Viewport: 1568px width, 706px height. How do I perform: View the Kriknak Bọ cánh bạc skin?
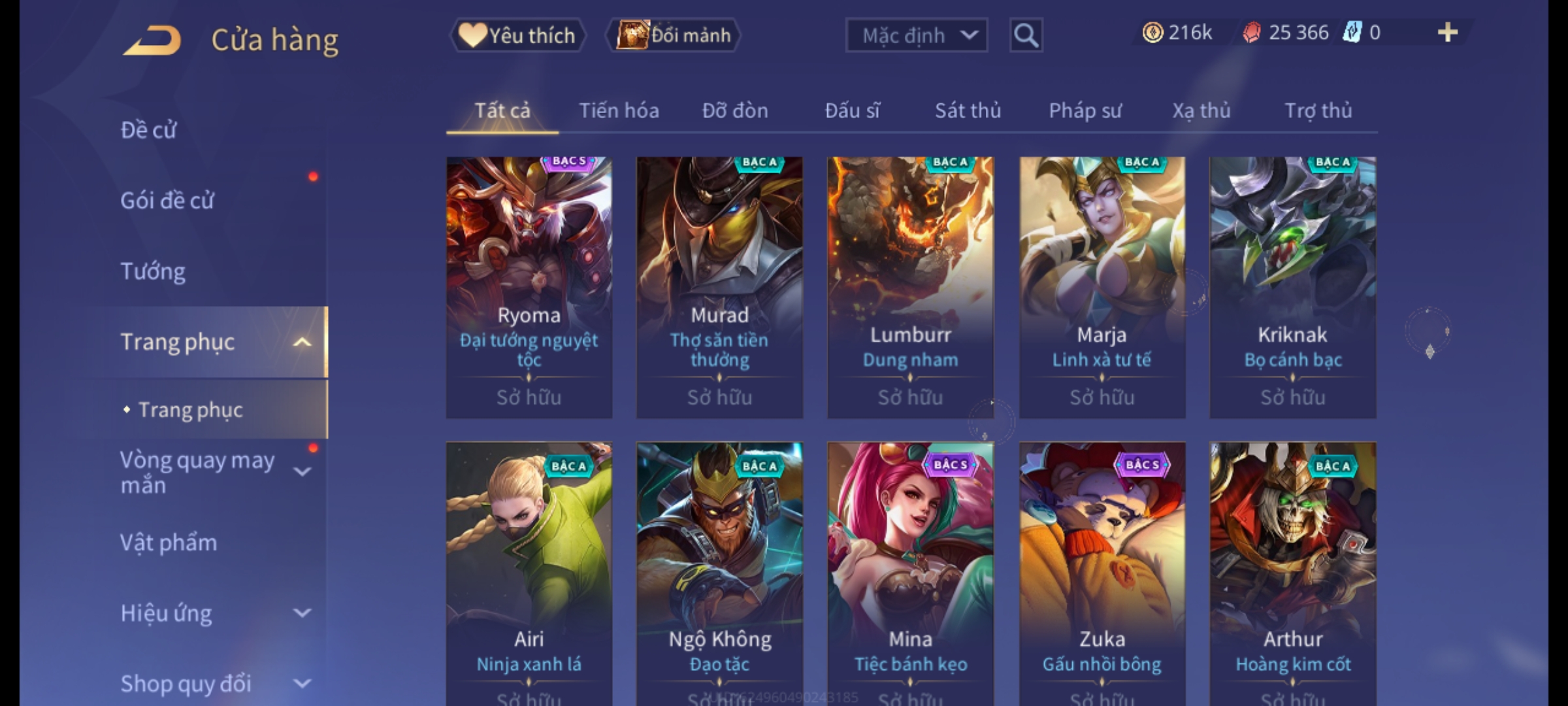click(1292, 288)
